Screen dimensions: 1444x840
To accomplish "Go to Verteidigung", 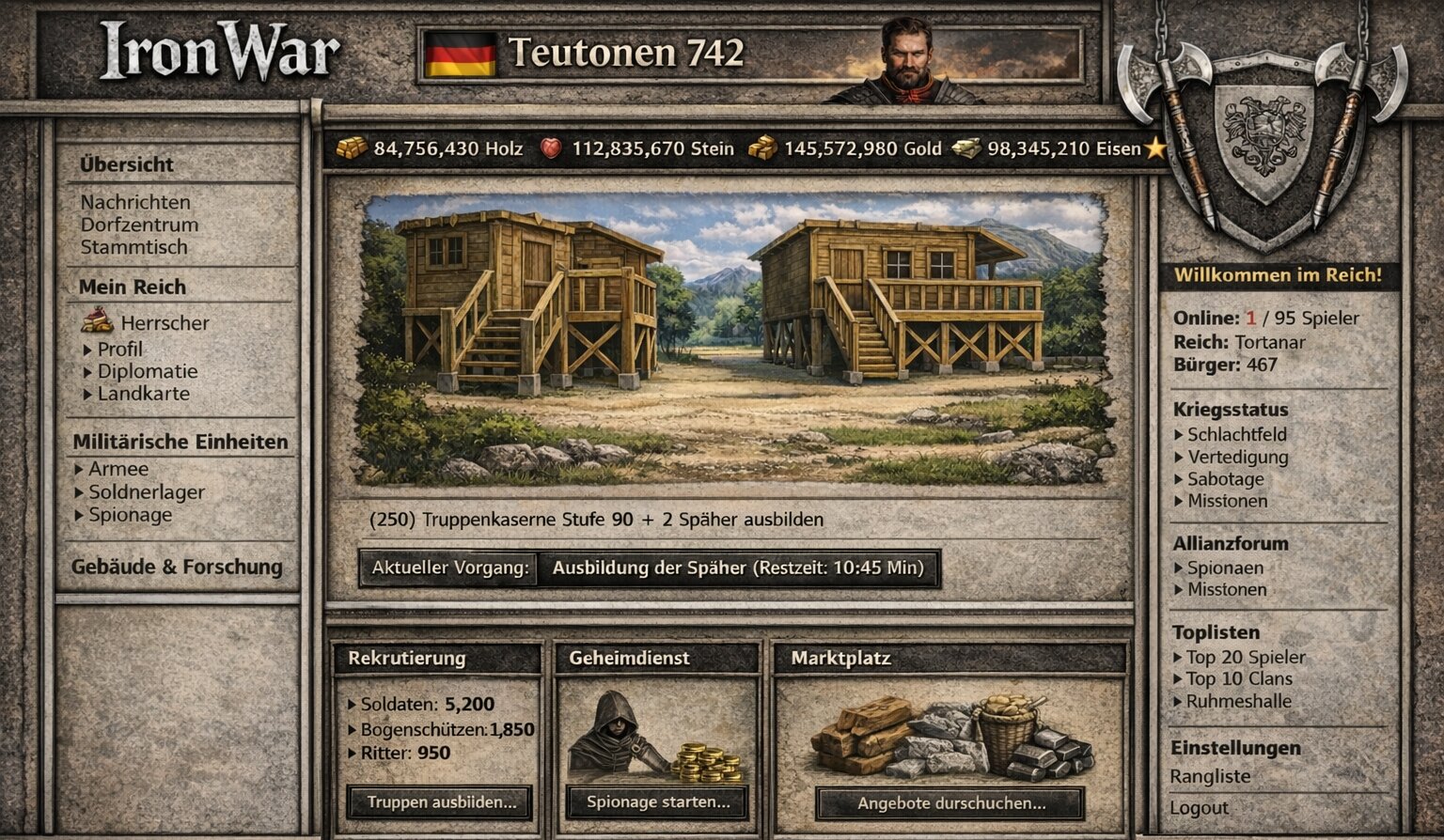I will (1237, 458).
